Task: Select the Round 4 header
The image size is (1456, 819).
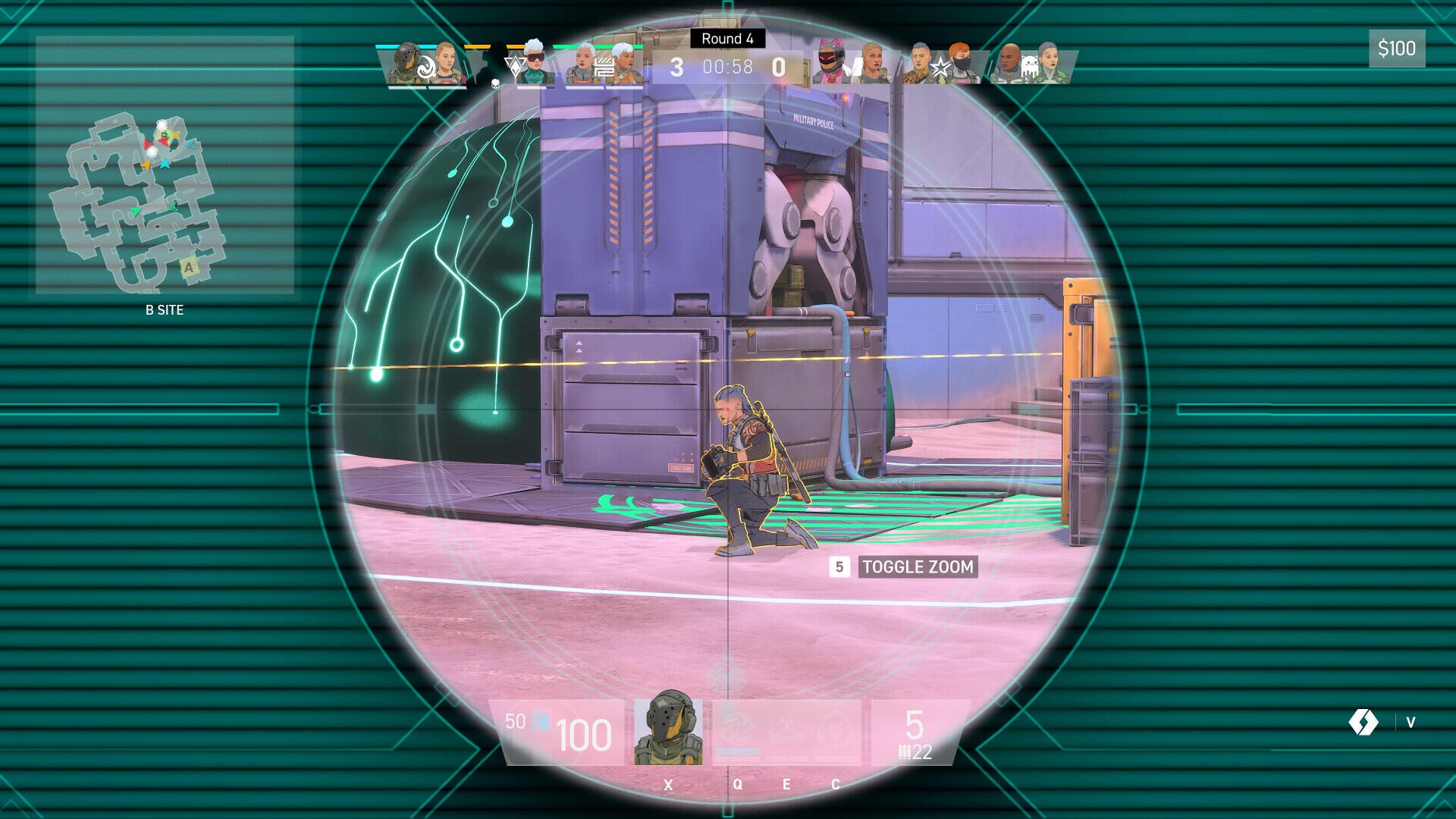Action: pyautogui.click(x=726, y=37)
